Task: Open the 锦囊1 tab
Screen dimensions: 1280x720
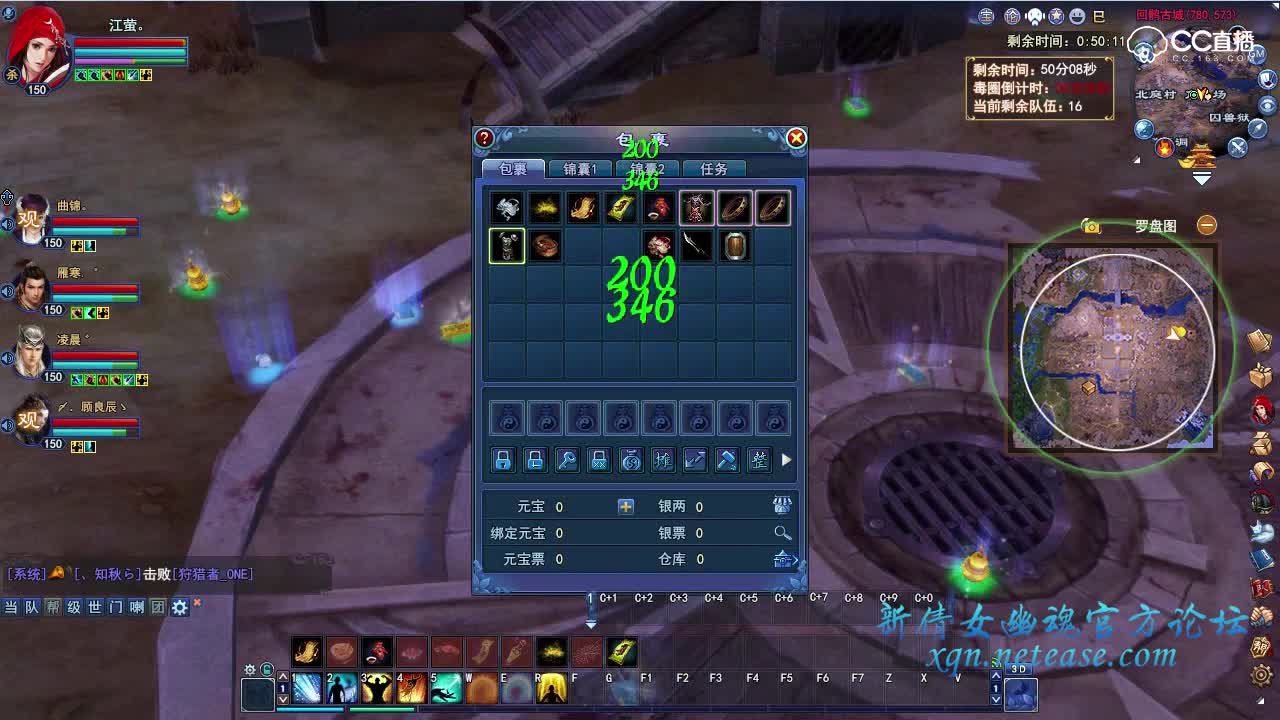Action: point(579,168)
